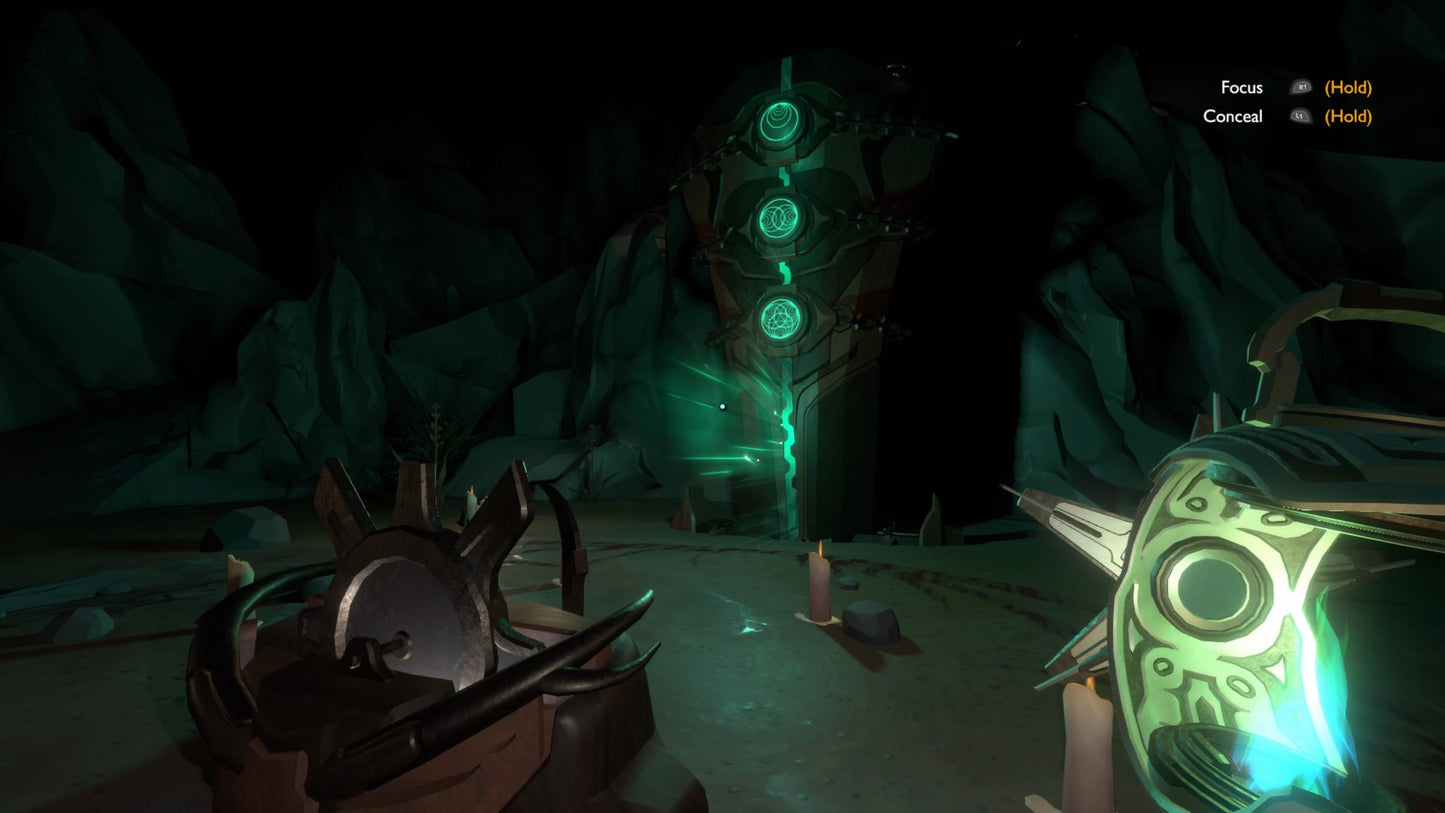Select the bottom glowing sigil on the door
Screen dimensions: 1445x813
click(781, 318)
